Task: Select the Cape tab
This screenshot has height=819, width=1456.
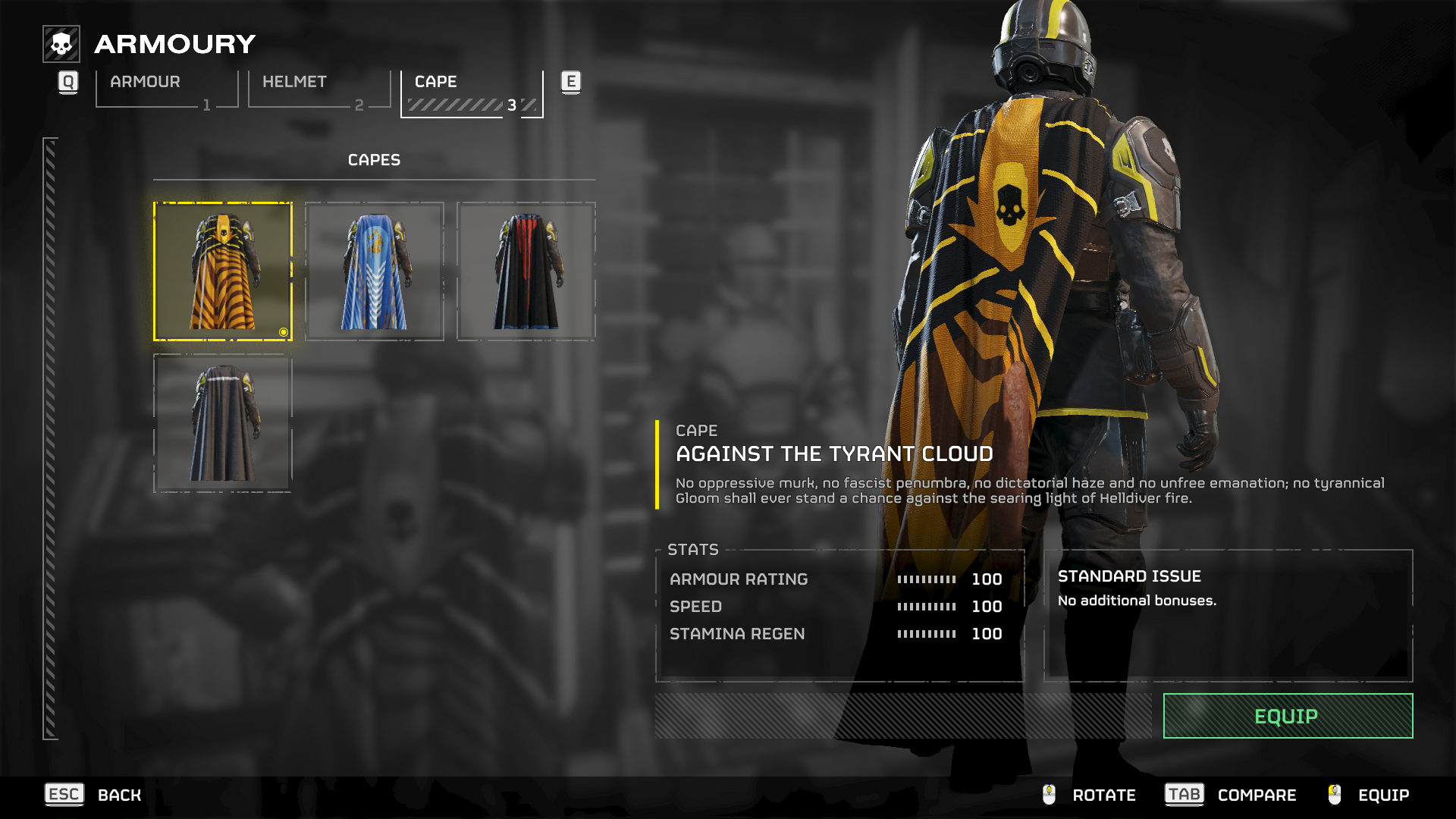Action: [x=471, y=93]
